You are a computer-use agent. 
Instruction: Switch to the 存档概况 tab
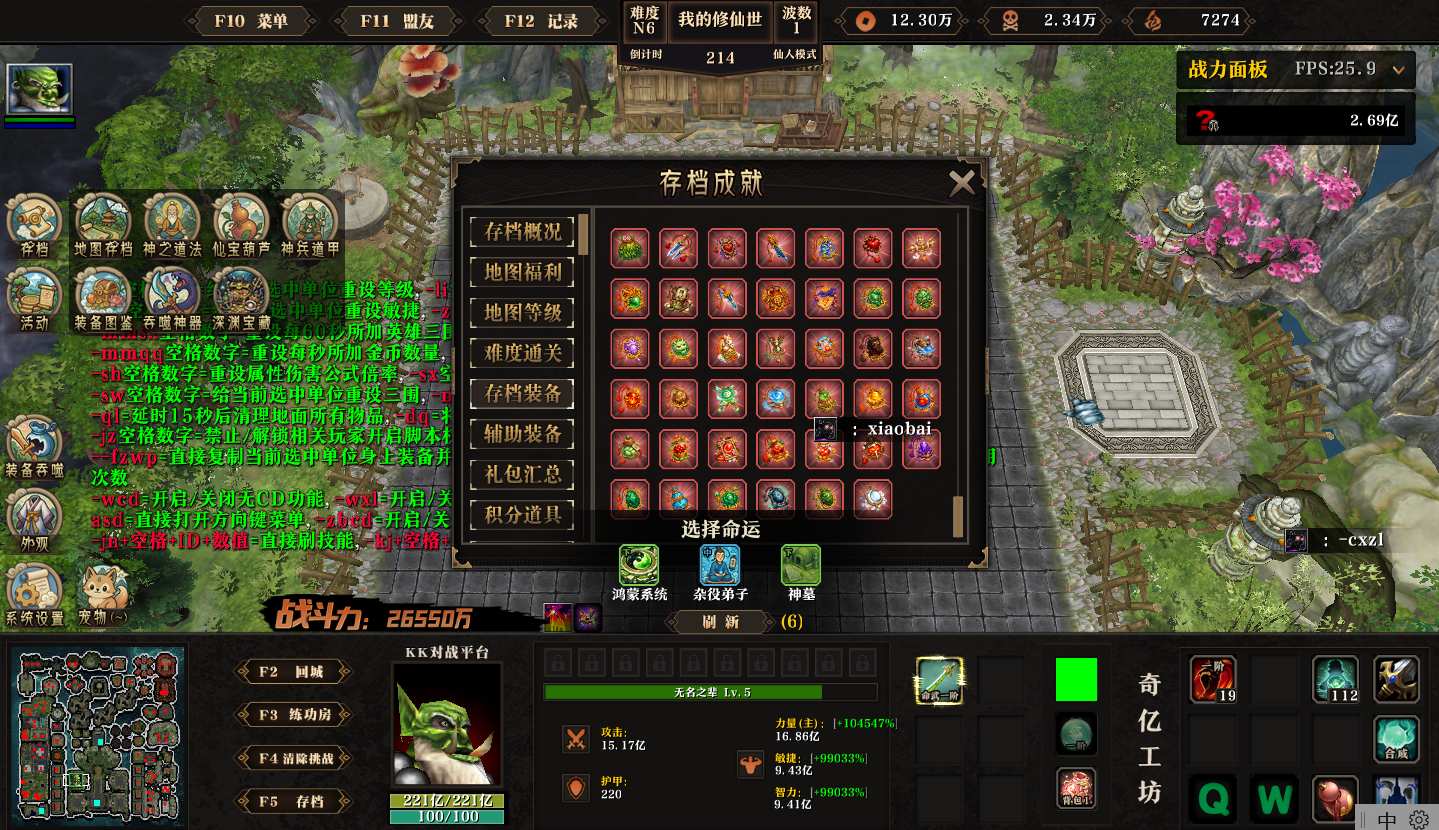(x=522, y=232)
